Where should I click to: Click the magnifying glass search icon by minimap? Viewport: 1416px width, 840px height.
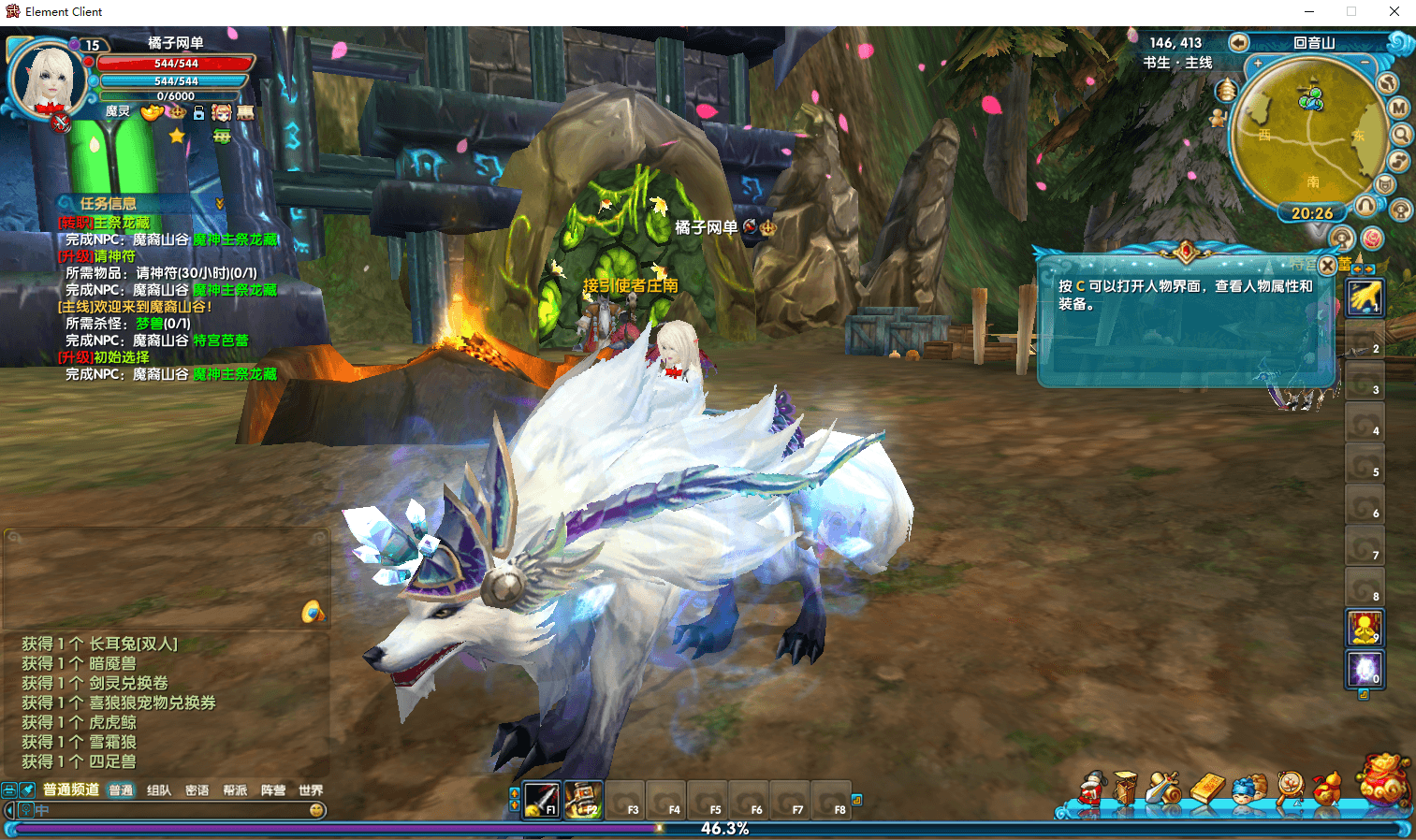click(1400, 135)
